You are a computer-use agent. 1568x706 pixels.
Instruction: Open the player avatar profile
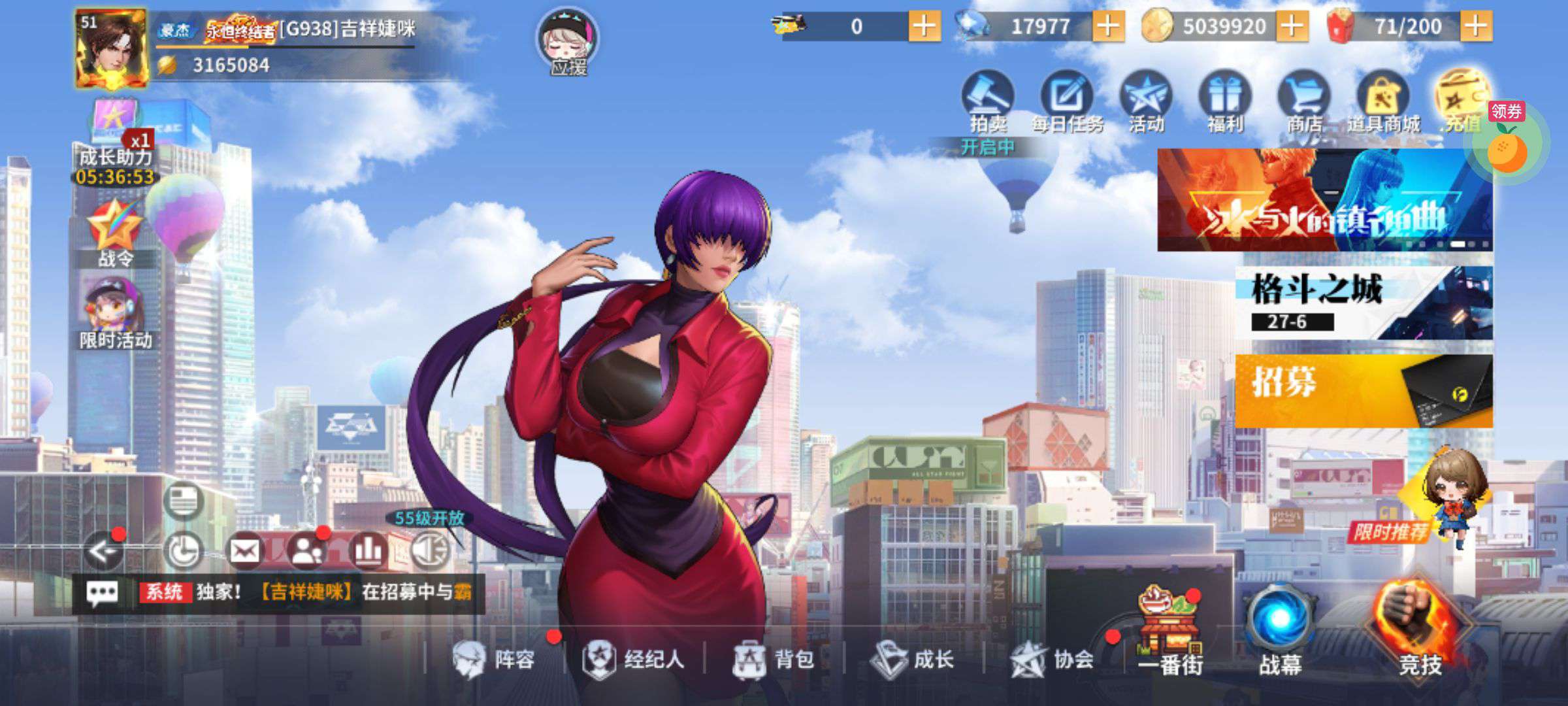pos(111,49)
